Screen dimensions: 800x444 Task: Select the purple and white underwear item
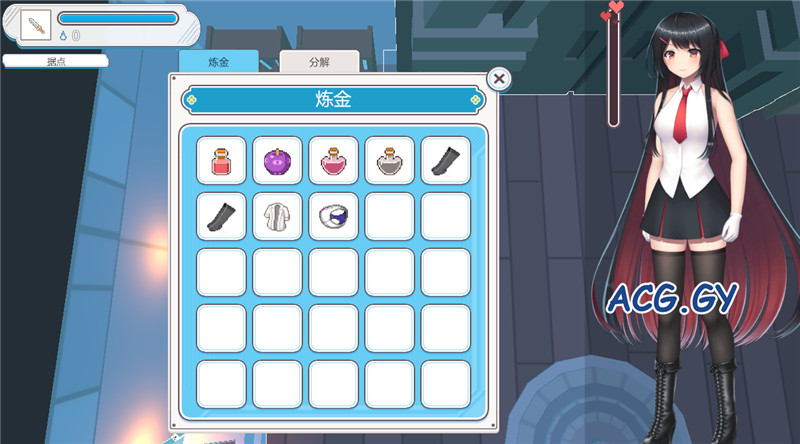333,216
